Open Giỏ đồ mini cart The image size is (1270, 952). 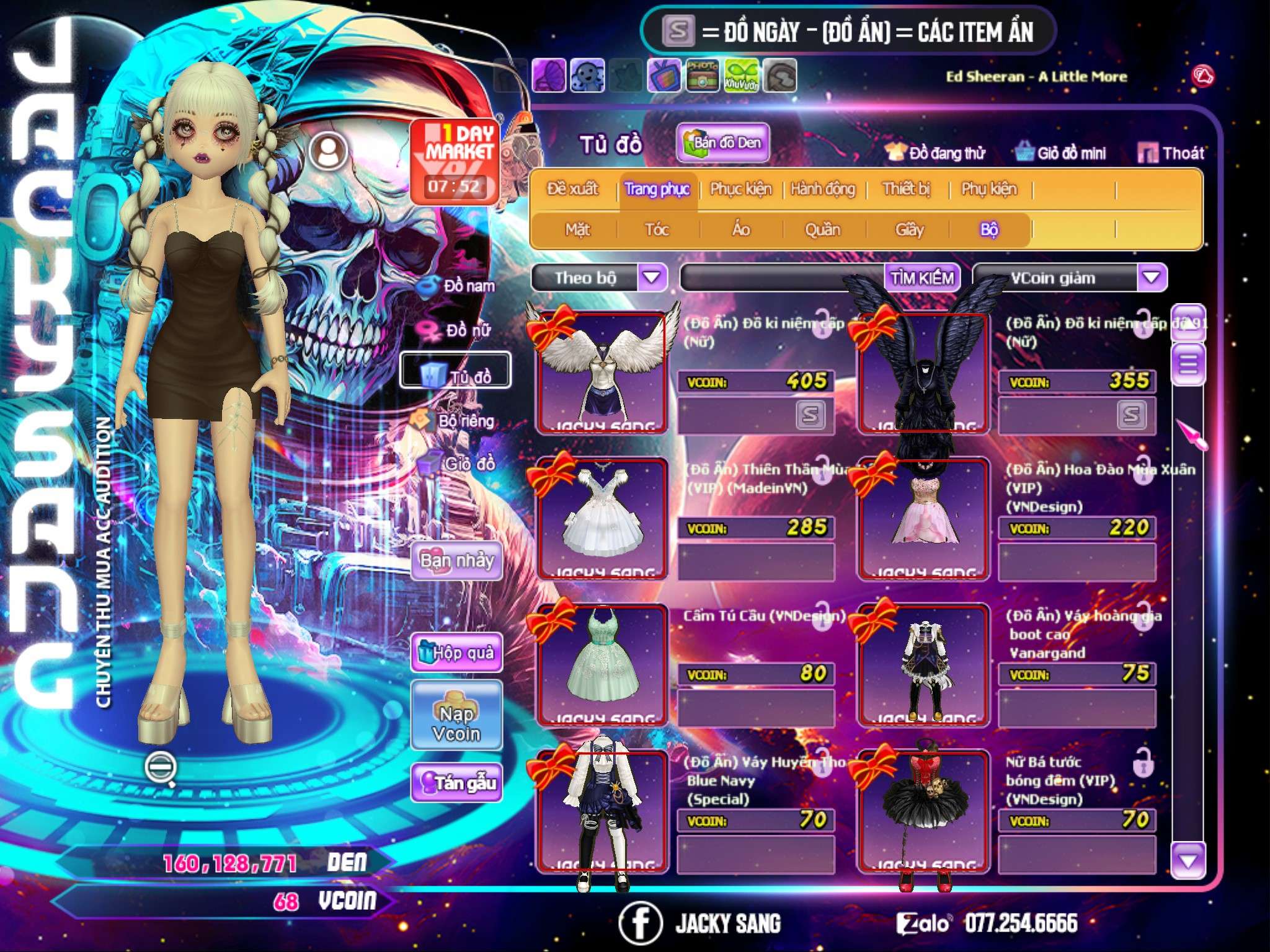[1061, 152]
